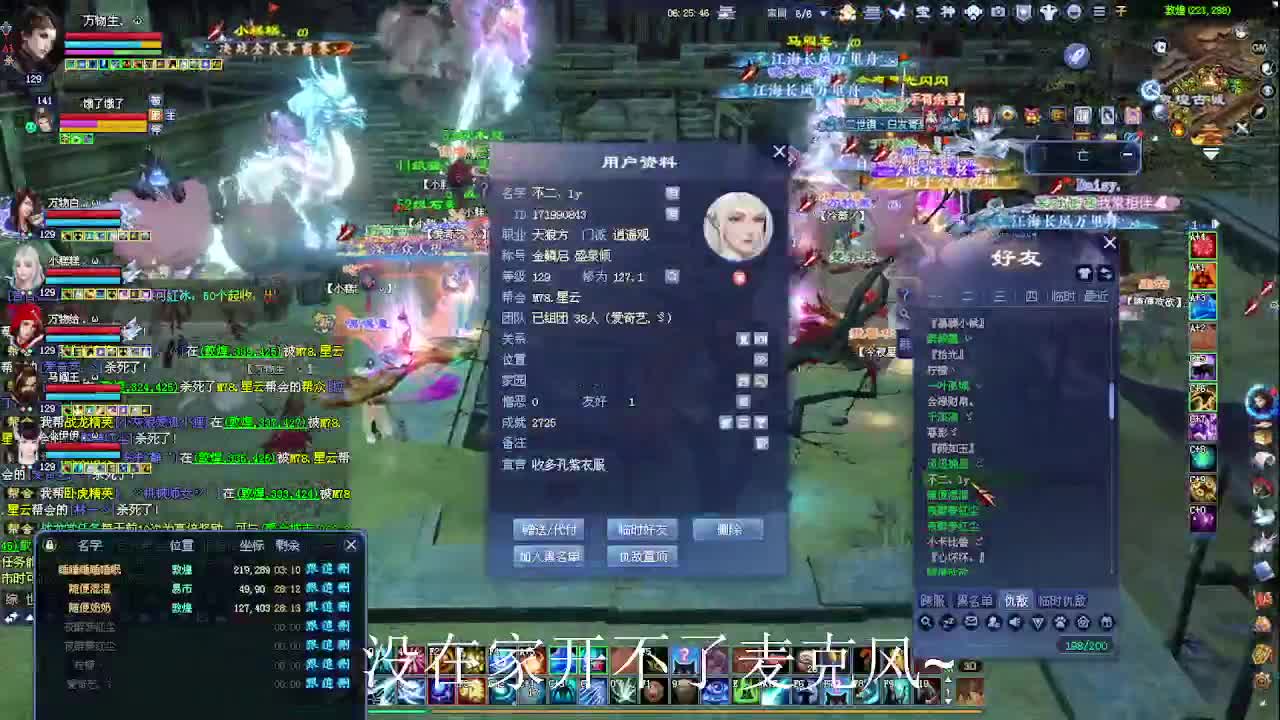Switch to the 黑名单 blacklist tab
1280x720 pixels.
pos(975,601)
